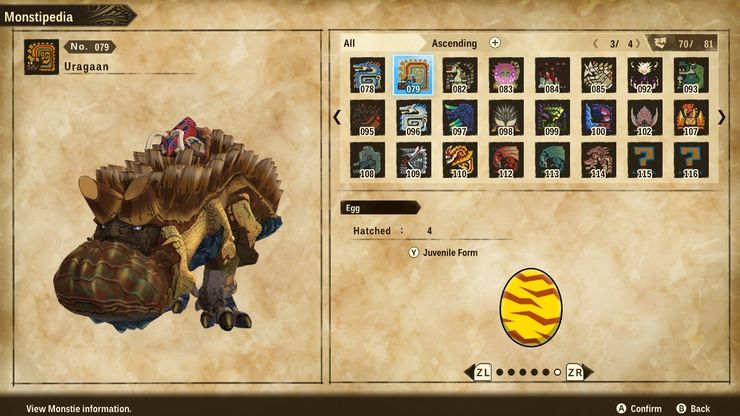Go to previous page with left arrow
This screenshot has width=740, height=416.
337,117
